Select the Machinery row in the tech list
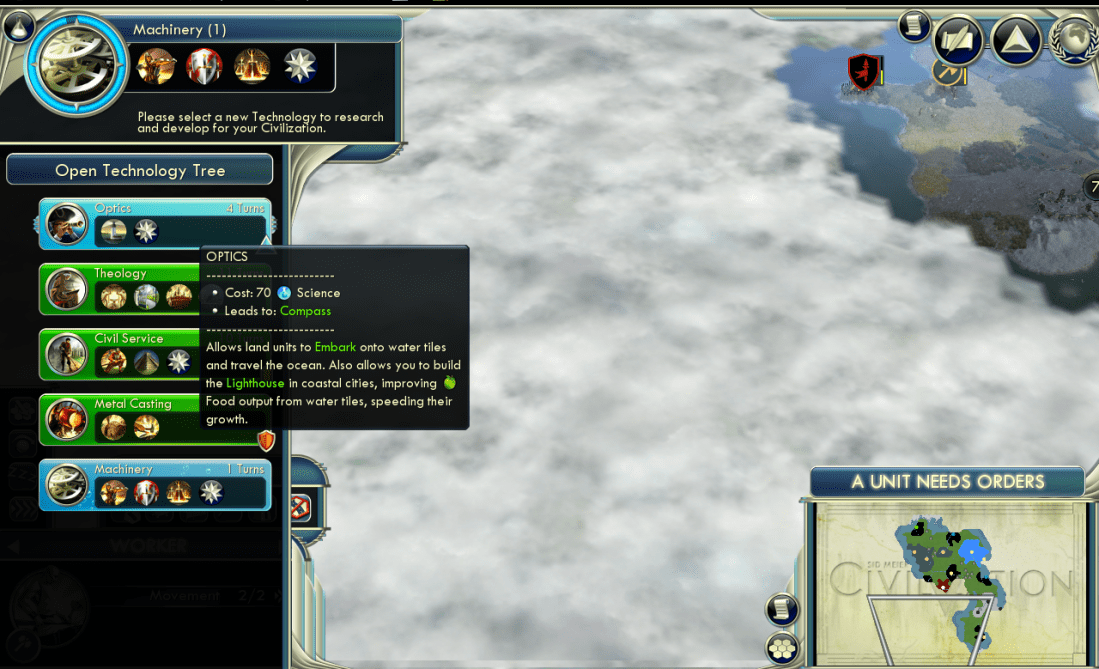1099x669 pixels. [155, 484]
